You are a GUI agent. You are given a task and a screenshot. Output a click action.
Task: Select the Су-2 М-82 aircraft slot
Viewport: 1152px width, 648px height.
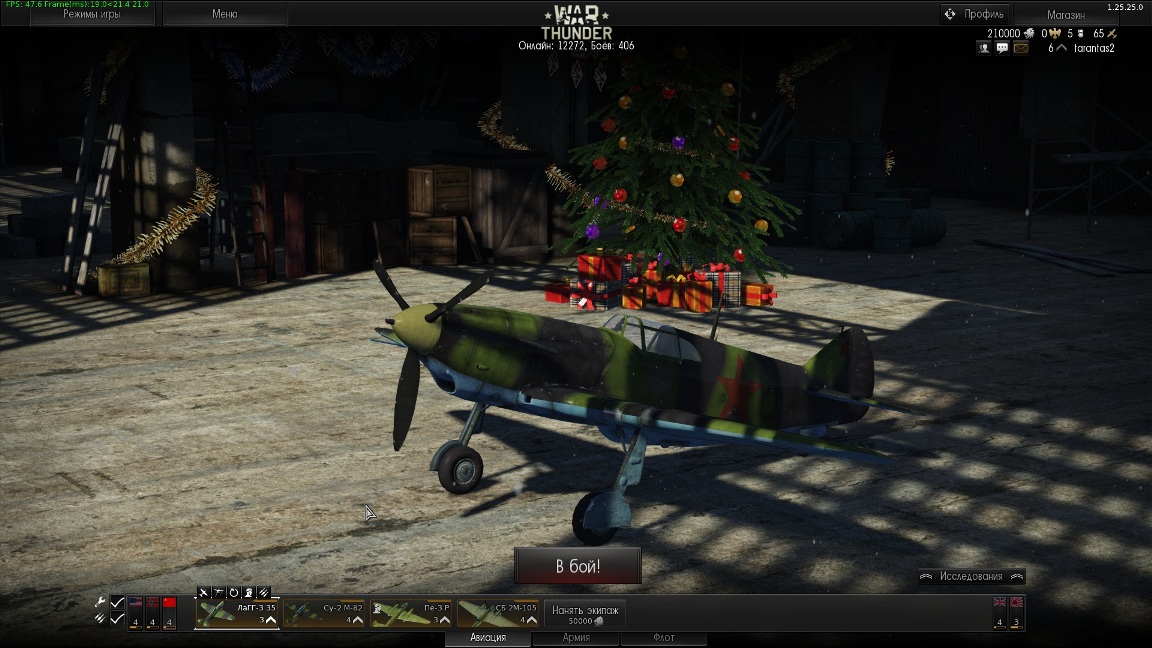(x=325, y=613)
